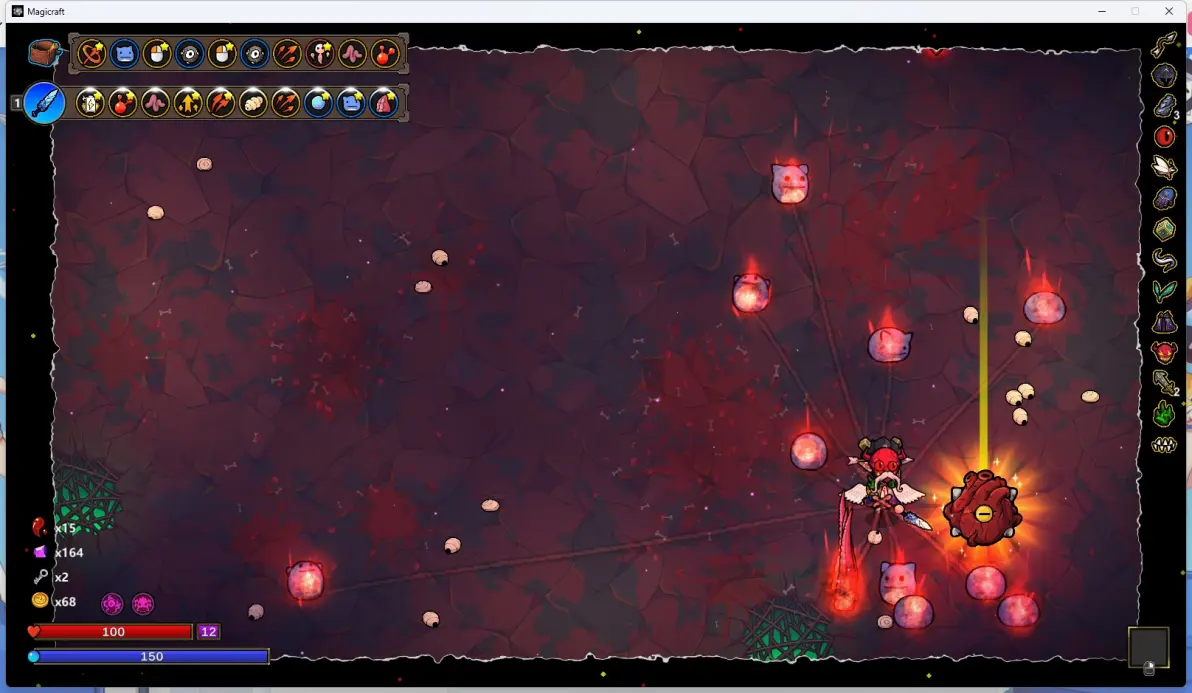Open the brown backpack chest icon

(x=43, y=53)
